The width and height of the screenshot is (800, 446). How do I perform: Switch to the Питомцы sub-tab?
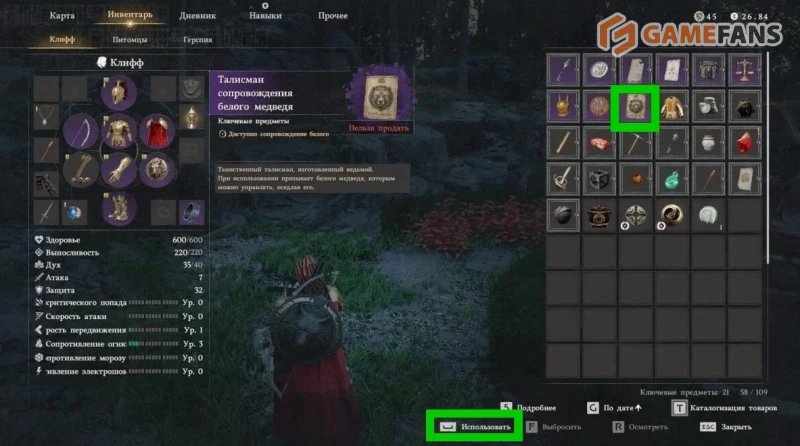click(x=130, y=41)
